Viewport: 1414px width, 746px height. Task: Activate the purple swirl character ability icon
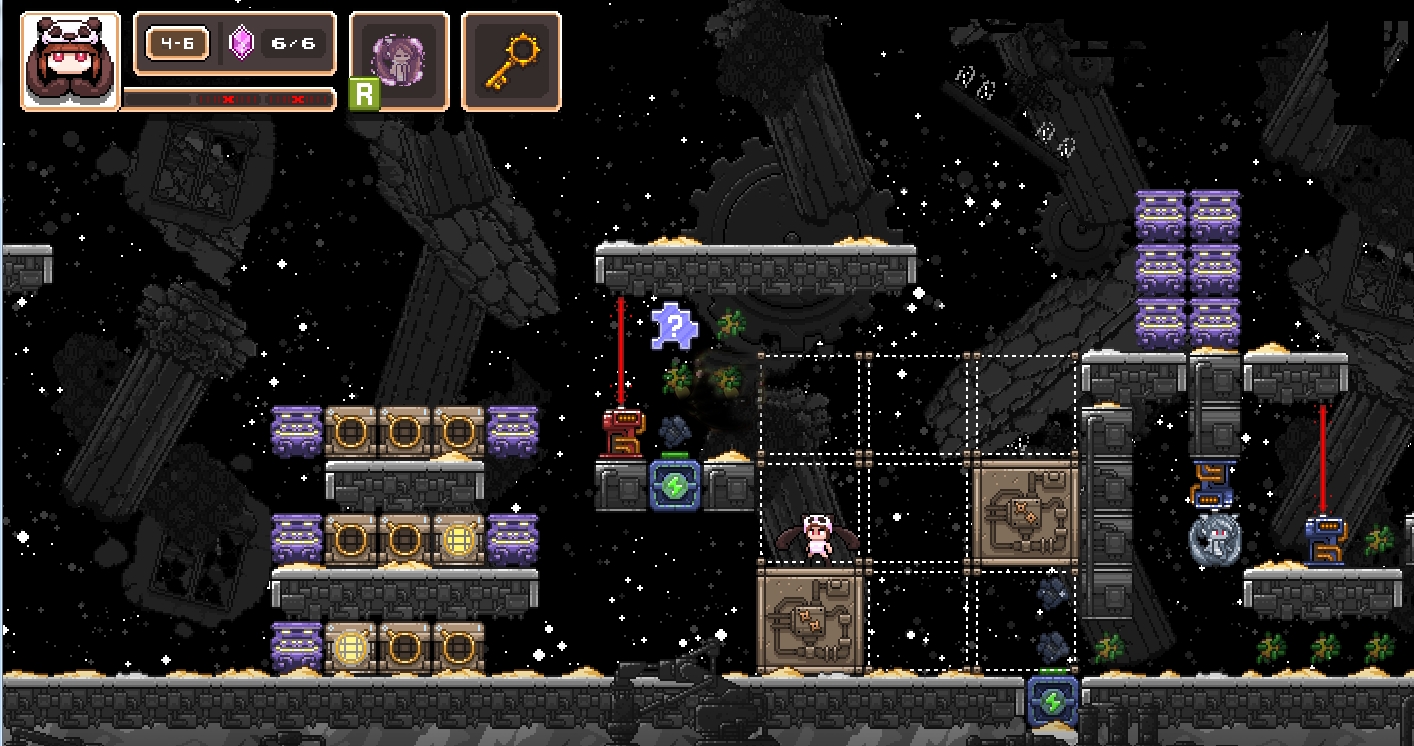(399, 60)
